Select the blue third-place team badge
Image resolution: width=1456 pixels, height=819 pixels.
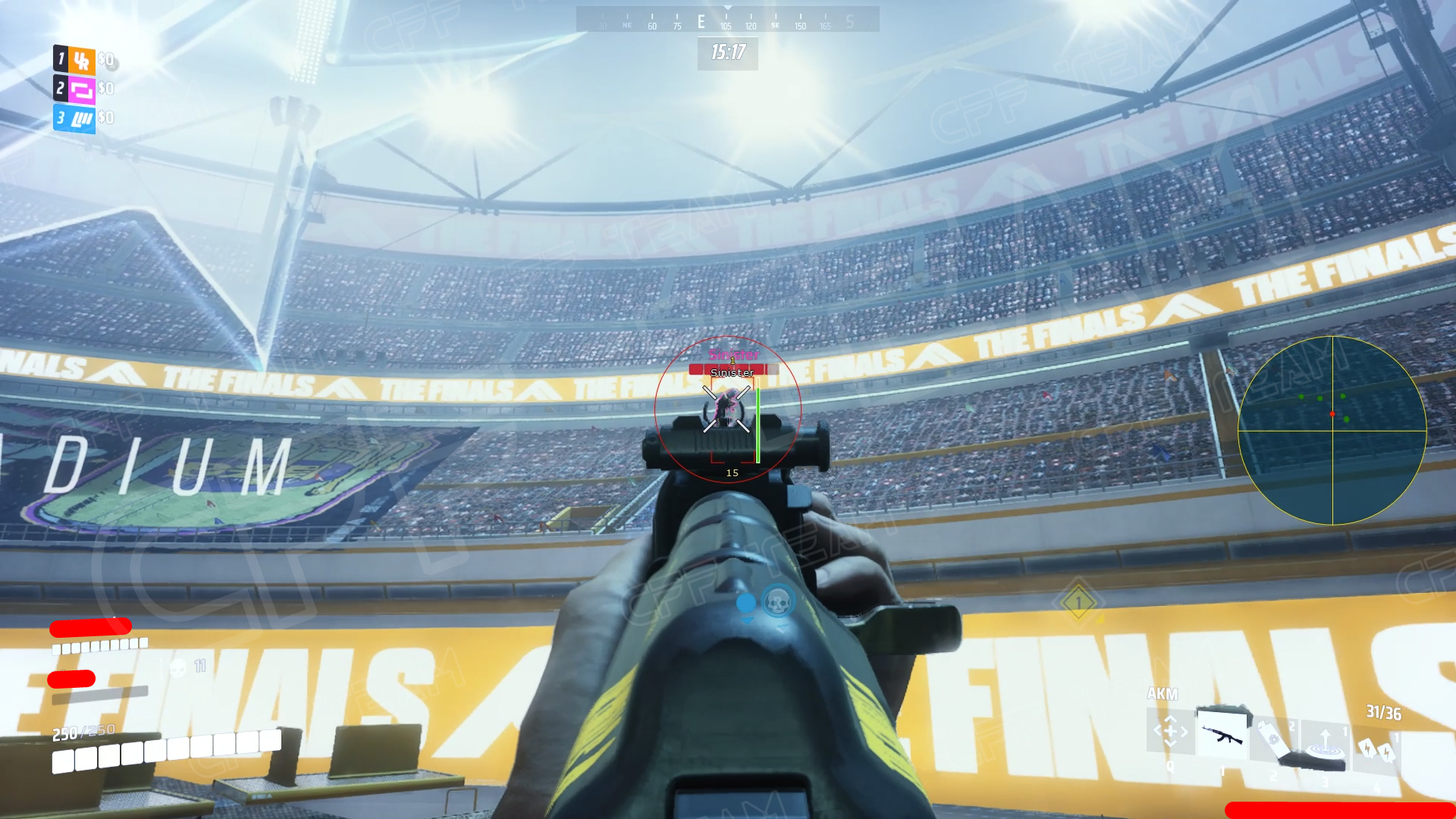click(81, 118)
